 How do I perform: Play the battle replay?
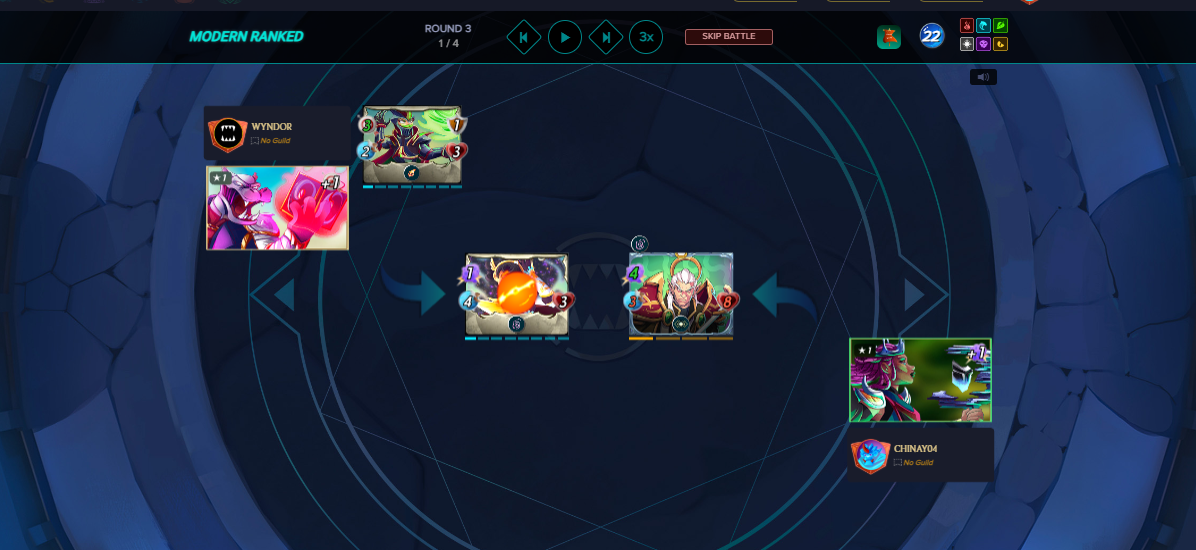click(565, 38)
